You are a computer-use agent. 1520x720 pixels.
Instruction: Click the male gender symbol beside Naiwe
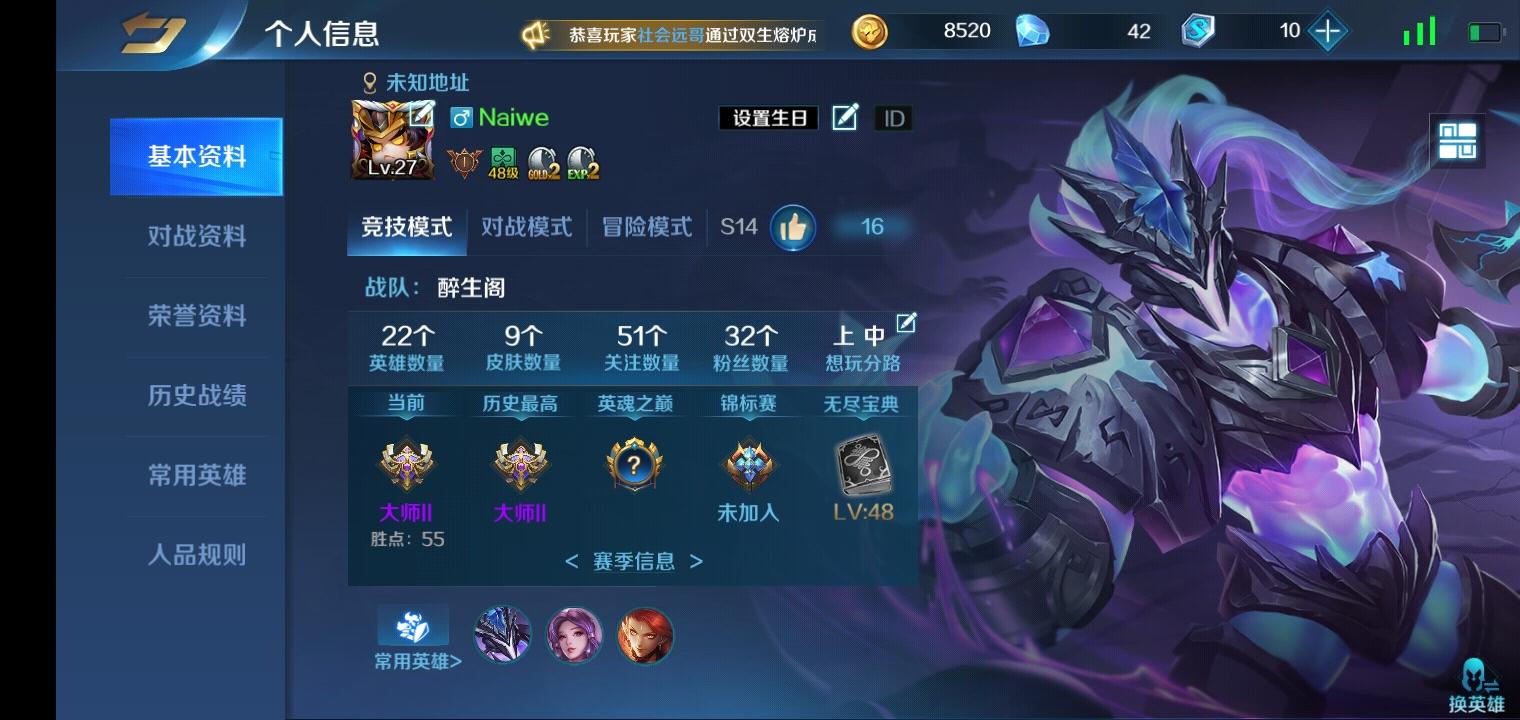coord(462,117)
